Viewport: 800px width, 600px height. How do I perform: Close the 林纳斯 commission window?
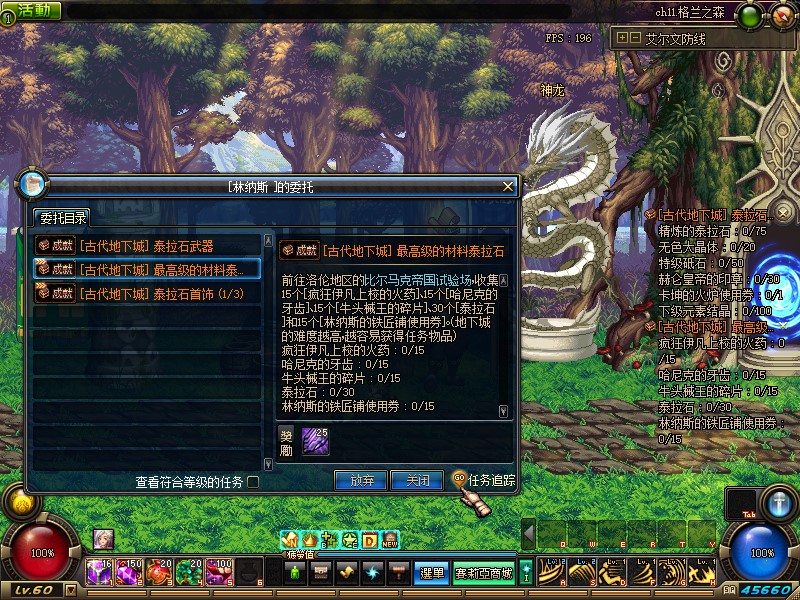point(508,186)
